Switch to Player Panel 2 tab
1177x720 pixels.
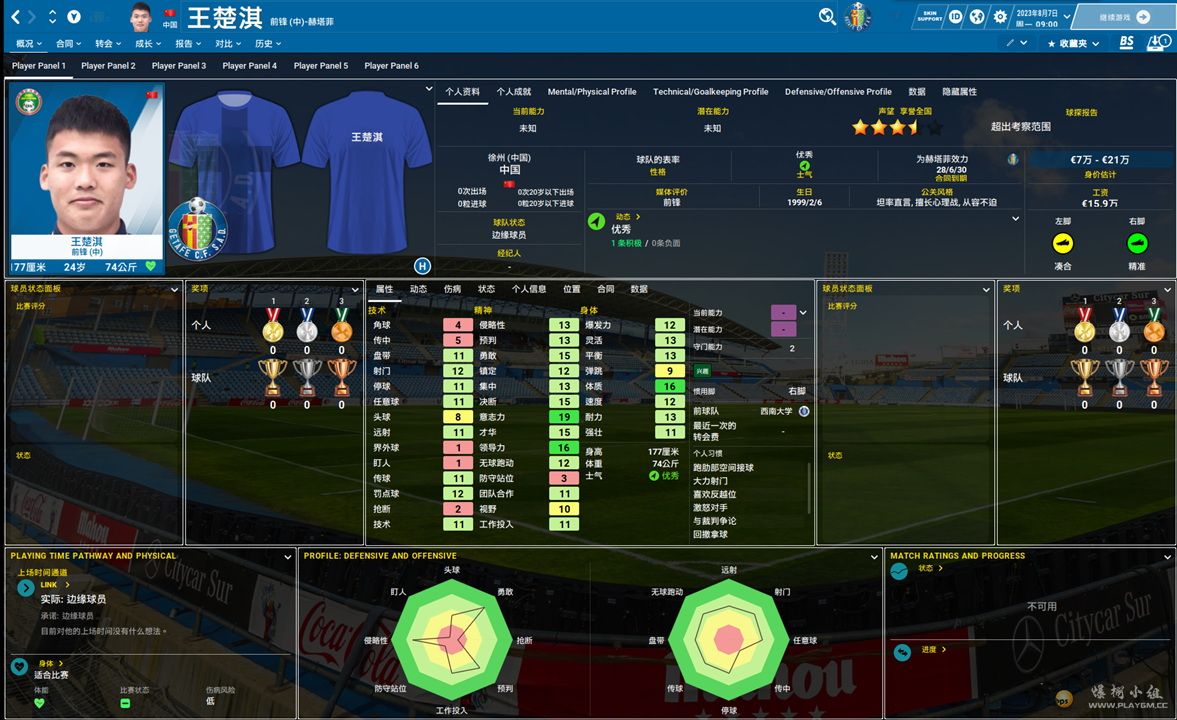point(108,66)
